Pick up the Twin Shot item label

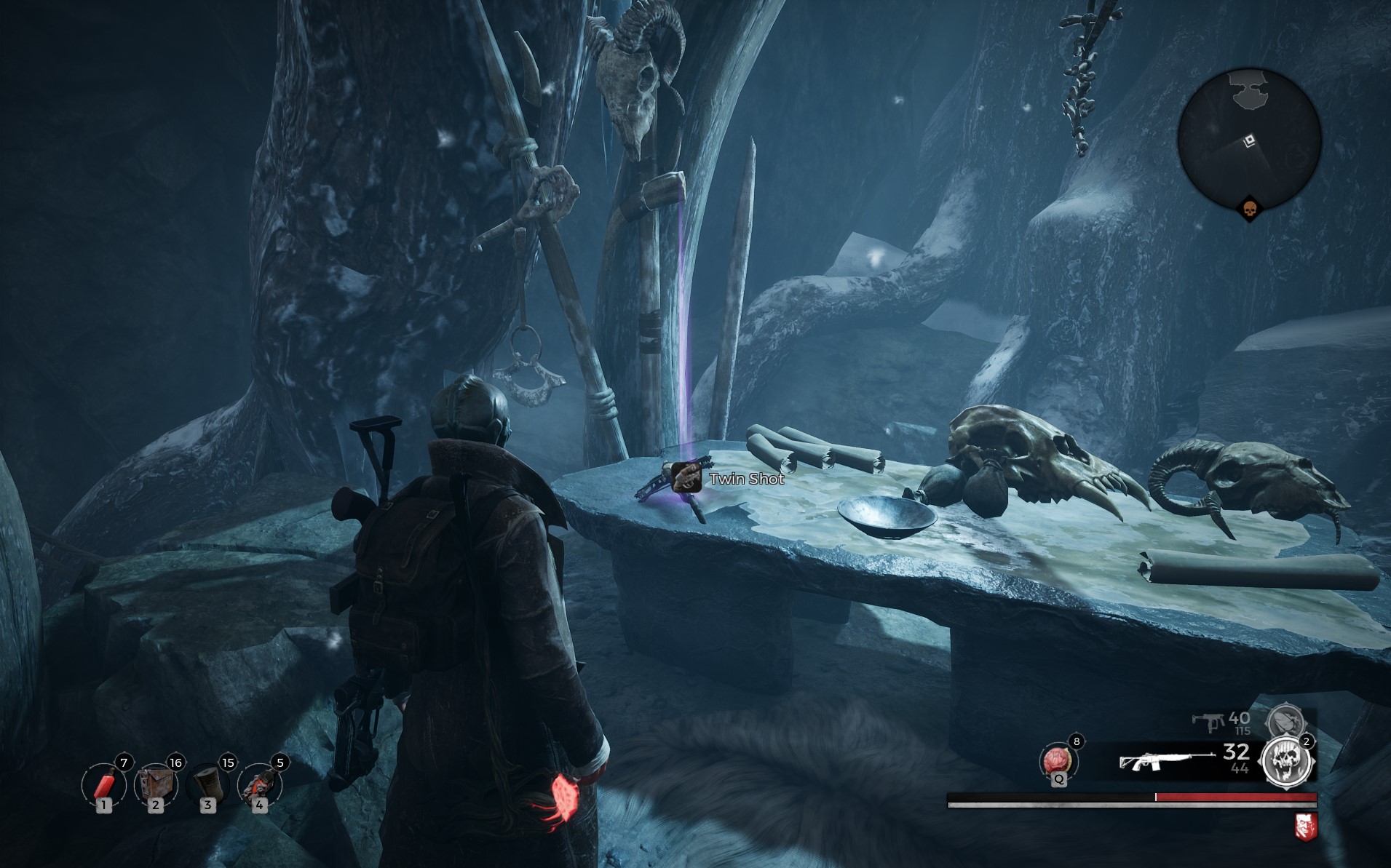click(746, 479)
